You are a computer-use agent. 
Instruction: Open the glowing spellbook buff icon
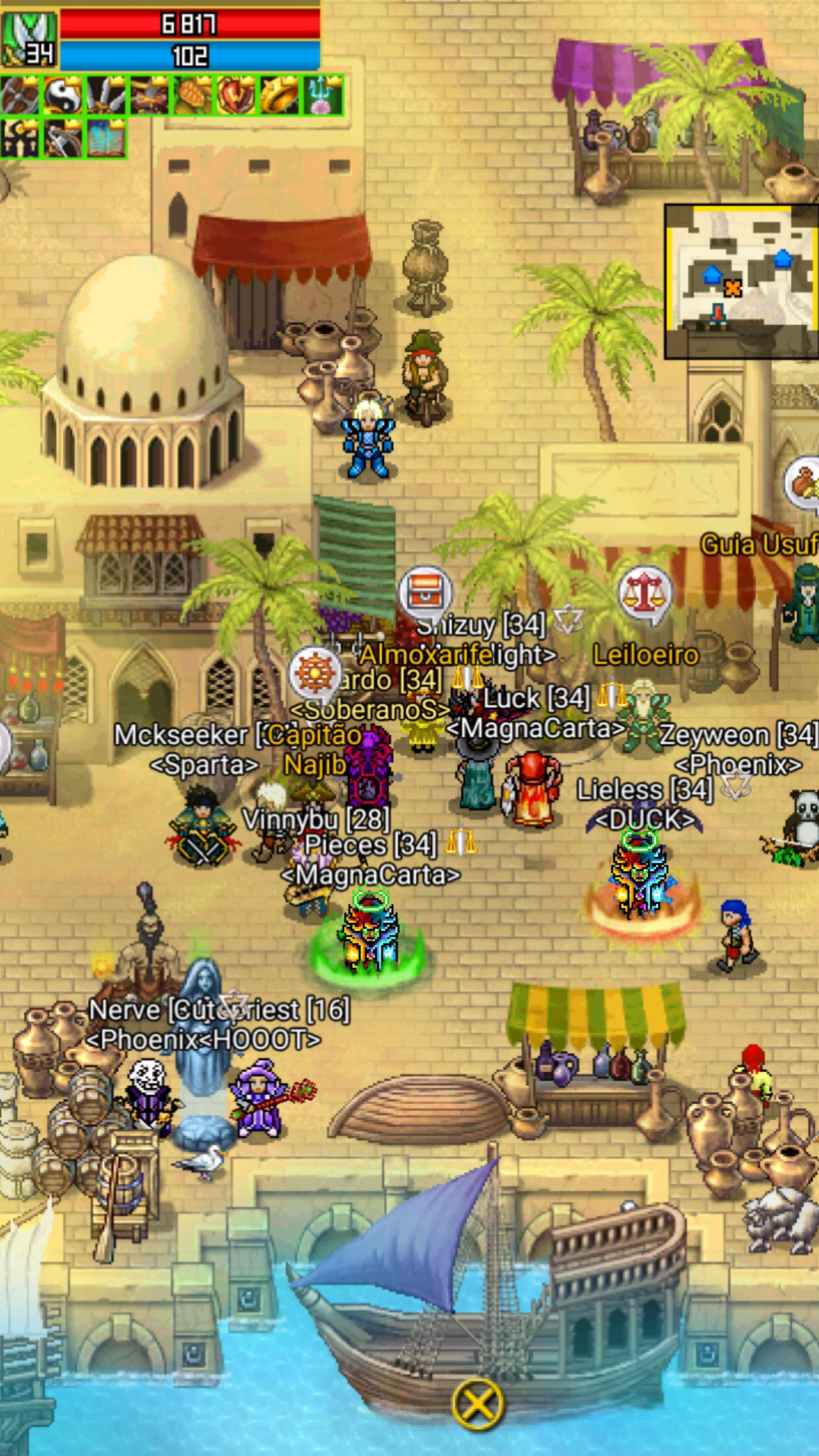tap(106, 139)
